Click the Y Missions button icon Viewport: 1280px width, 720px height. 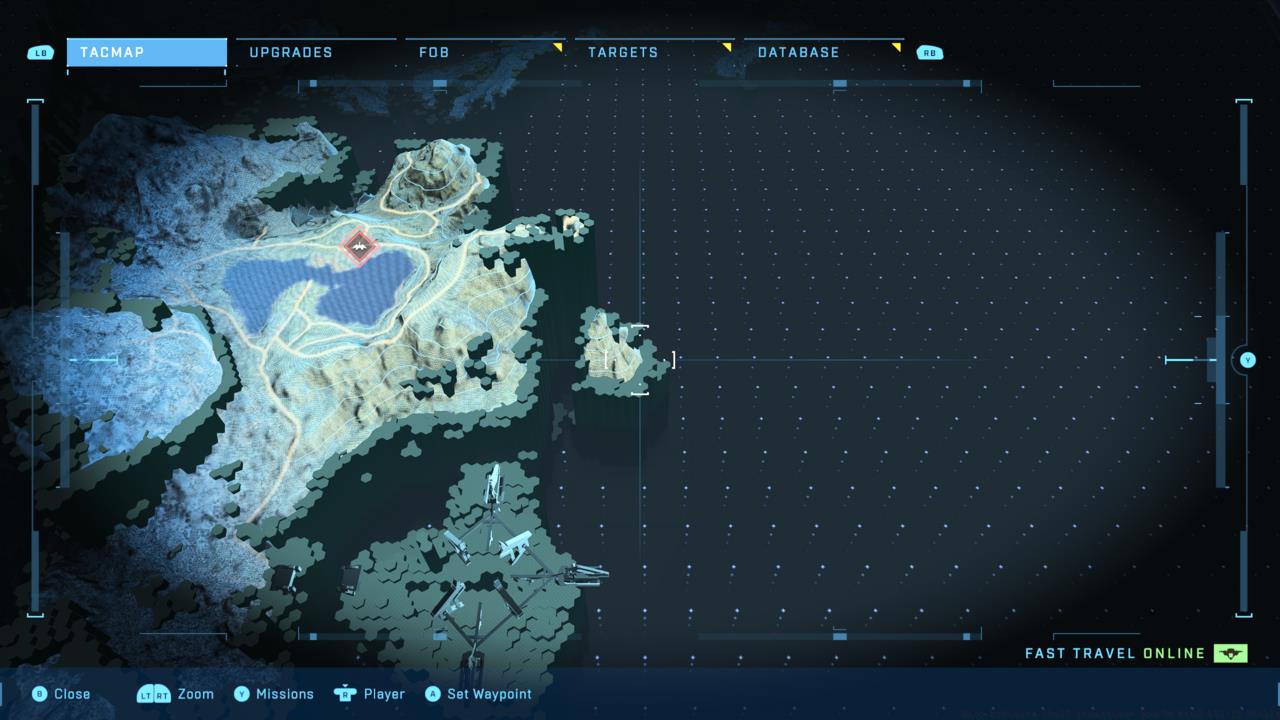(243, 693)
